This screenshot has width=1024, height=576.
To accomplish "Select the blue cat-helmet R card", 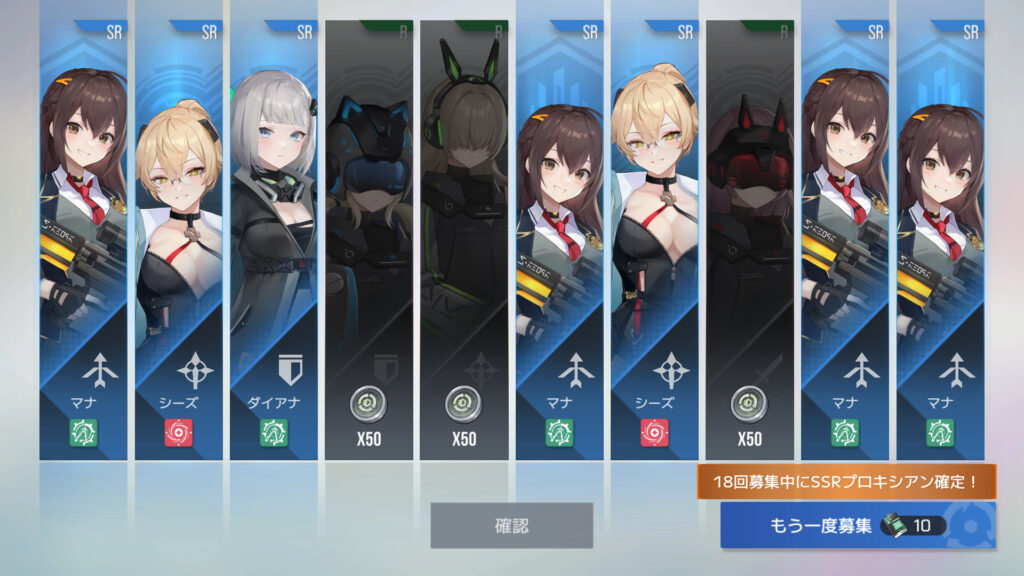I will pos(368,240).
